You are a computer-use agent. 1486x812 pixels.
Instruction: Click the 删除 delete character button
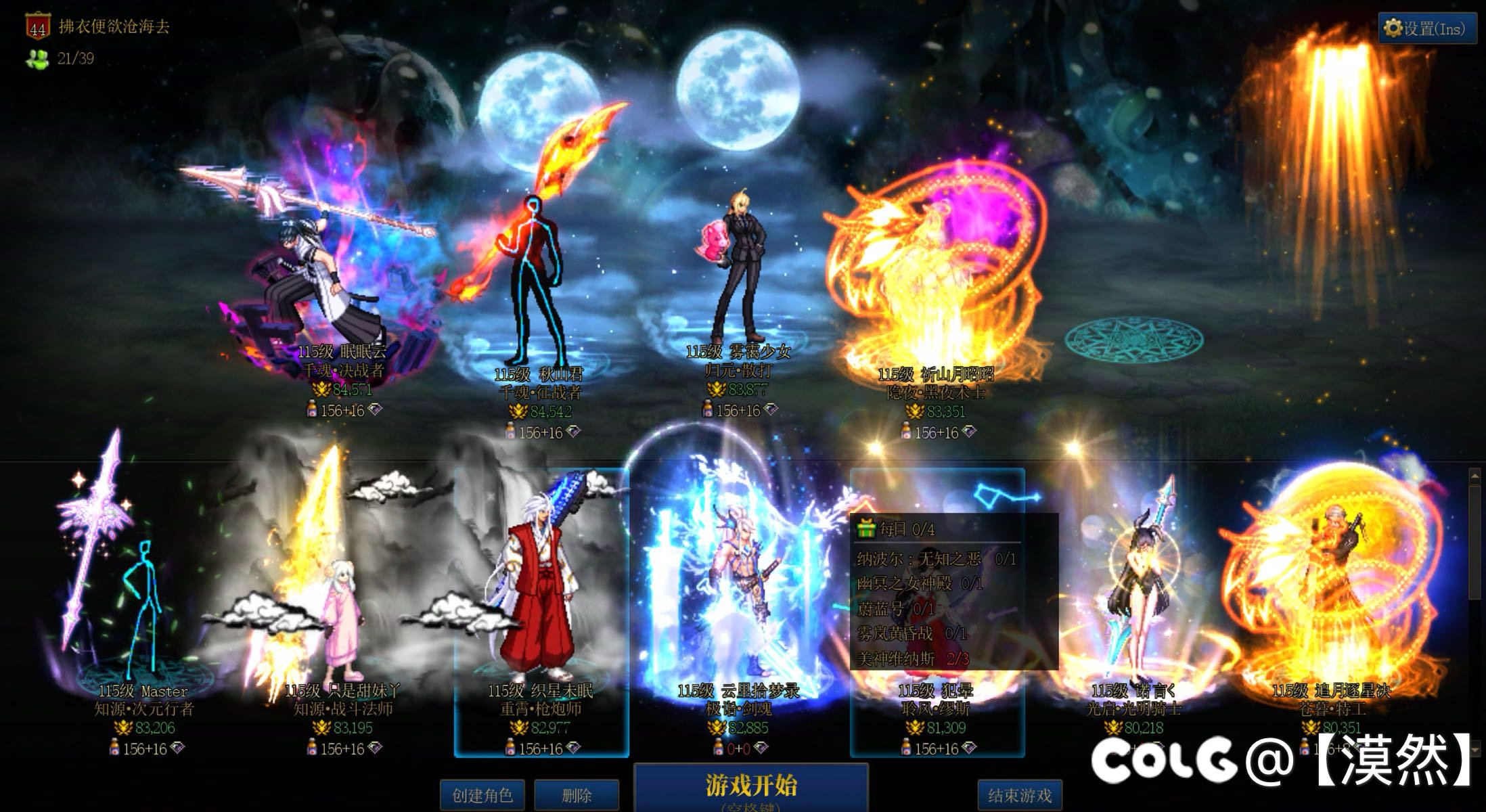coord(577,795)
